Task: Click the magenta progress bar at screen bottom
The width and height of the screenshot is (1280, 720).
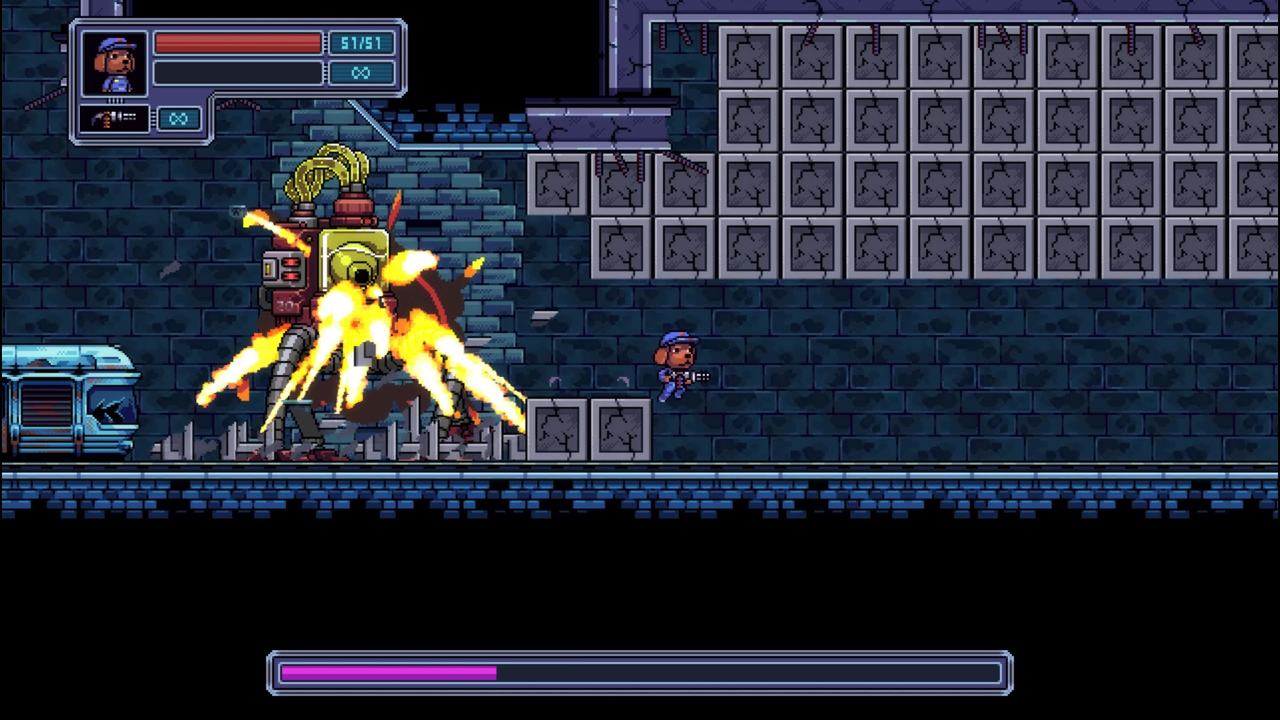Action: tap(388, 672)
